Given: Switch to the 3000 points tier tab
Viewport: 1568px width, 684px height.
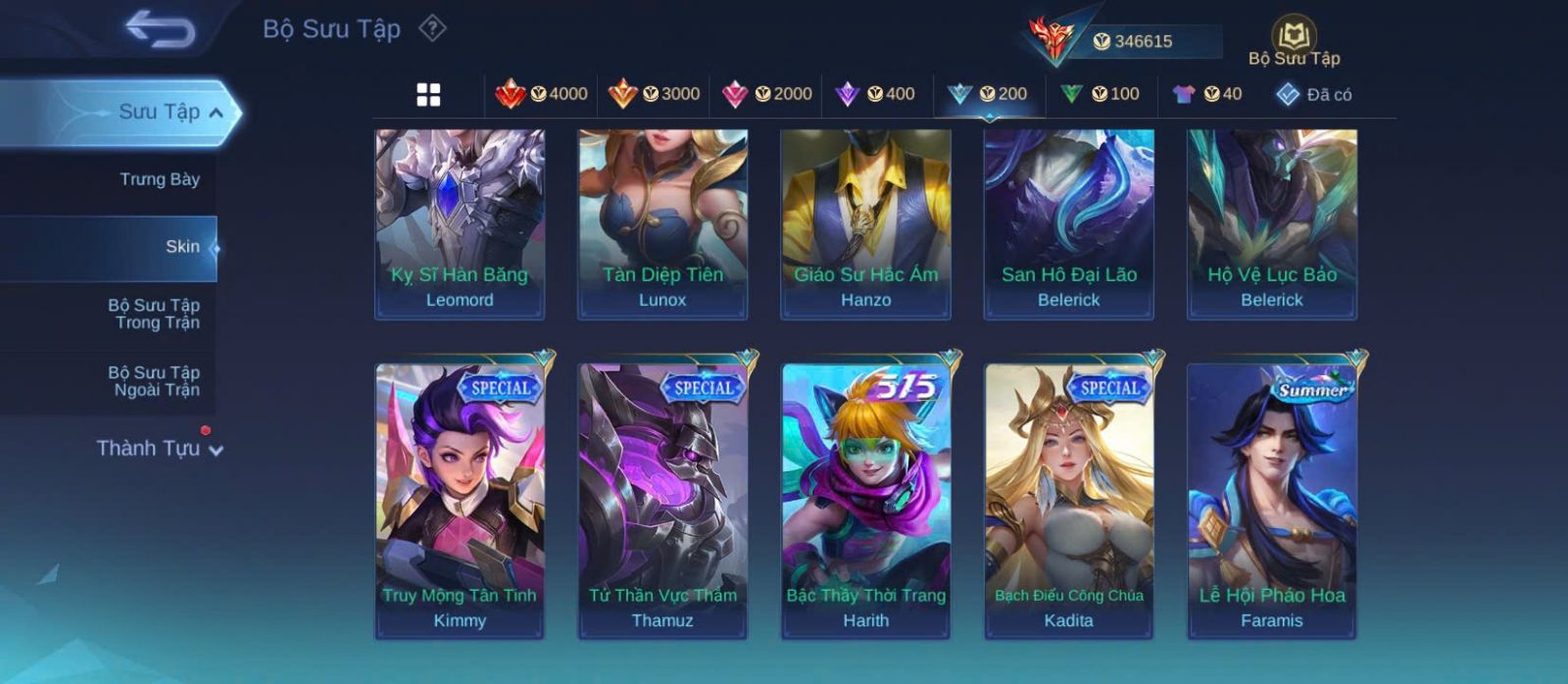Looking at the screenshot, I should [x=654, y=94].
